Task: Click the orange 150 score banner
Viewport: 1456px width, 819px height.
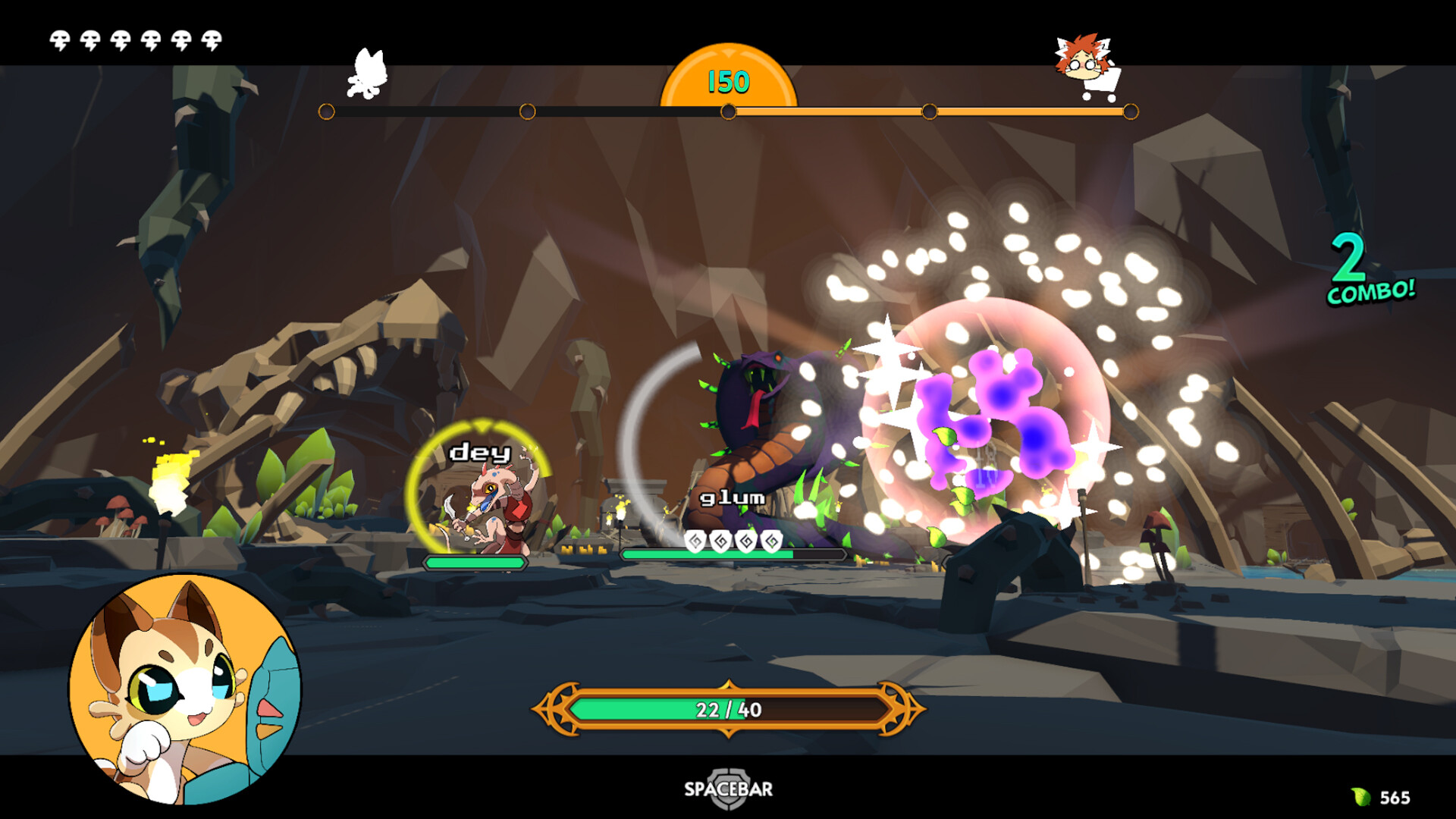Action: tap(730, 81)
